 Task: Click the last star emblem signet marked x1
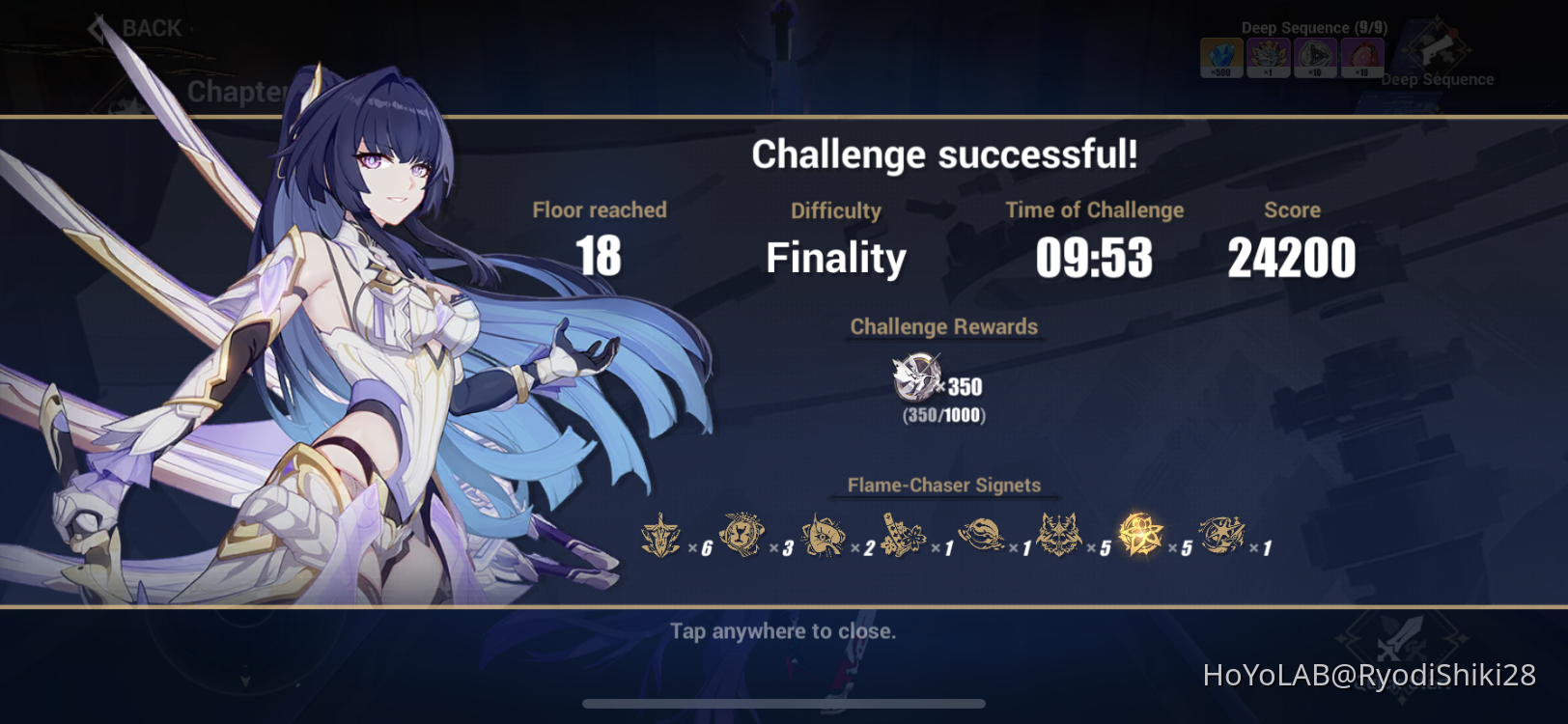click(1220, 534)
